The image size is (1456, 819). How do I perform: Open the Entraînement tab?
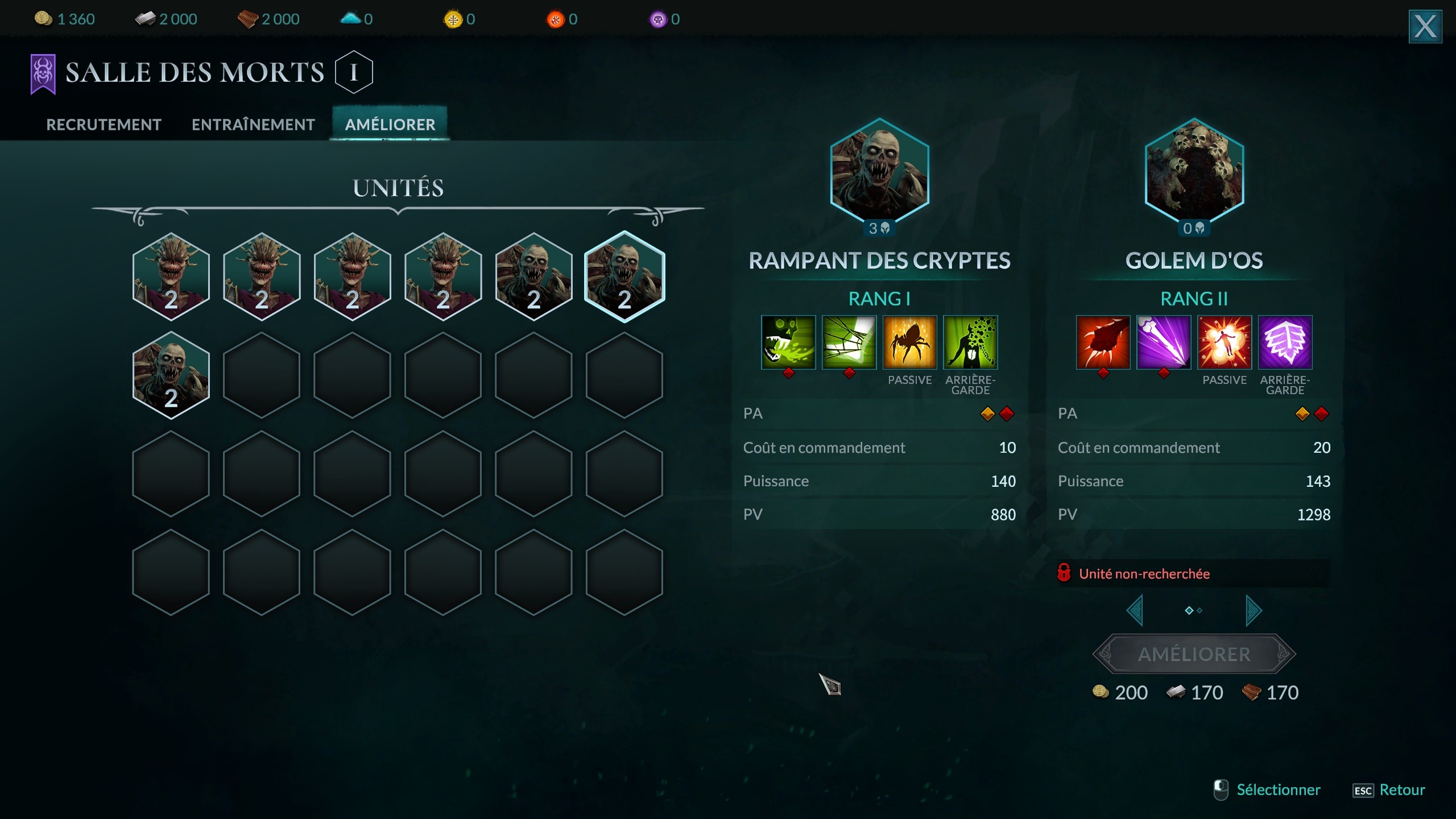(253, 125)
